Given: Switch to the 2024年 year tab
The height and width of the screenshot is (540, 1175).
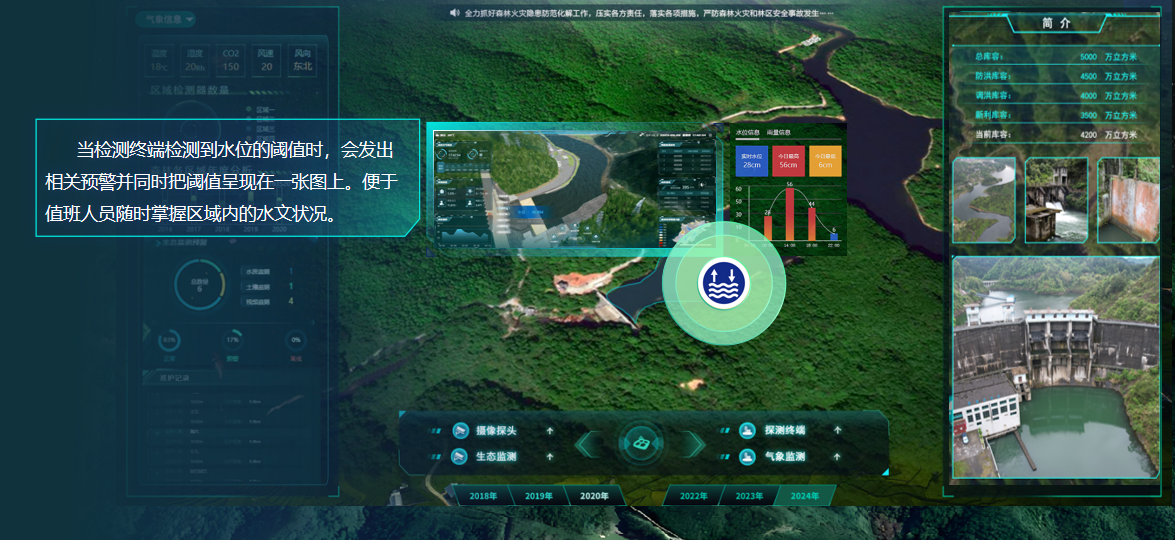Looking at the screenshot, I should (804, 496).
